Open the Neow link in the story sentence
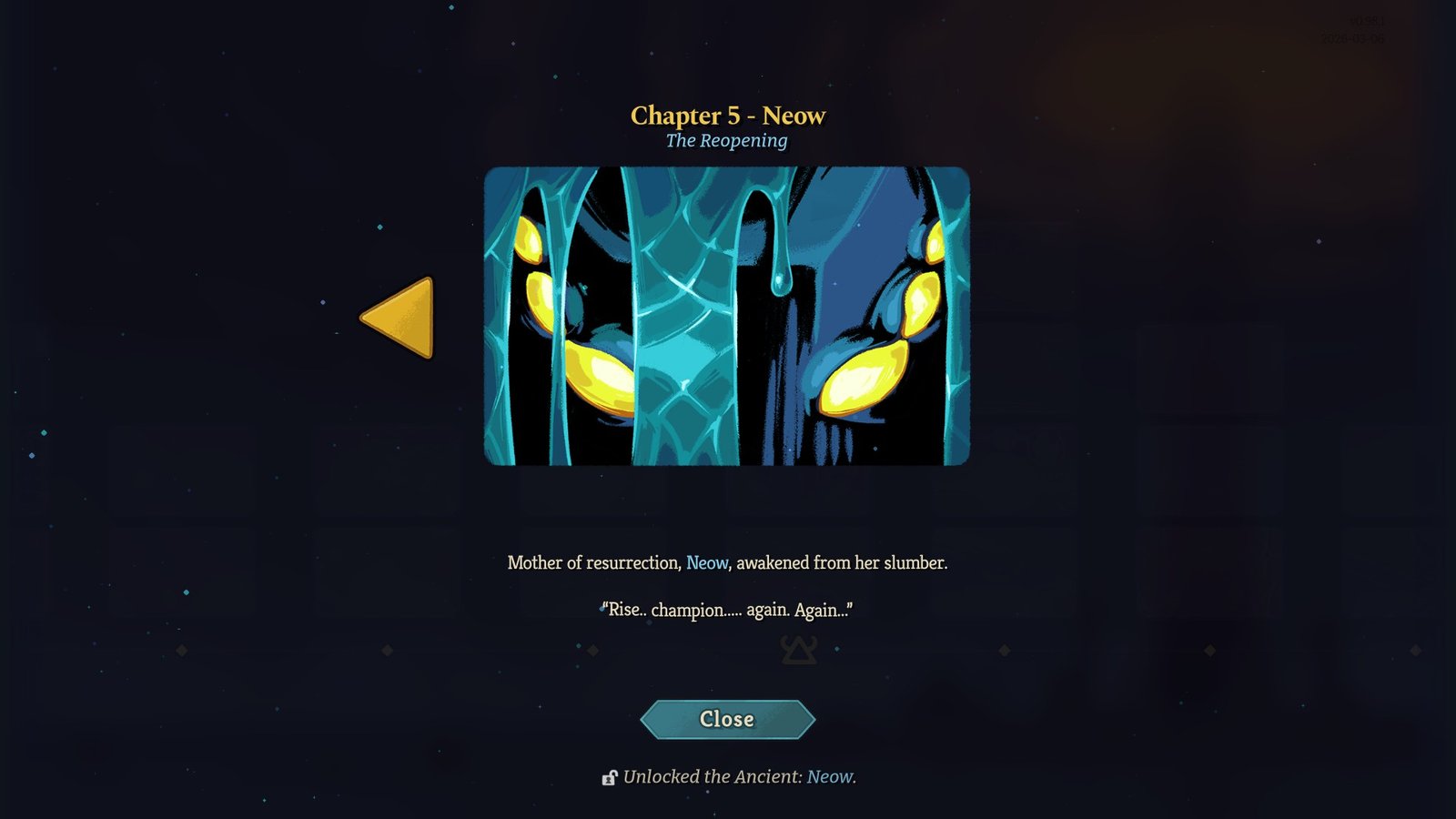Viewport: 1456px width, 819px height. (705, 562)
